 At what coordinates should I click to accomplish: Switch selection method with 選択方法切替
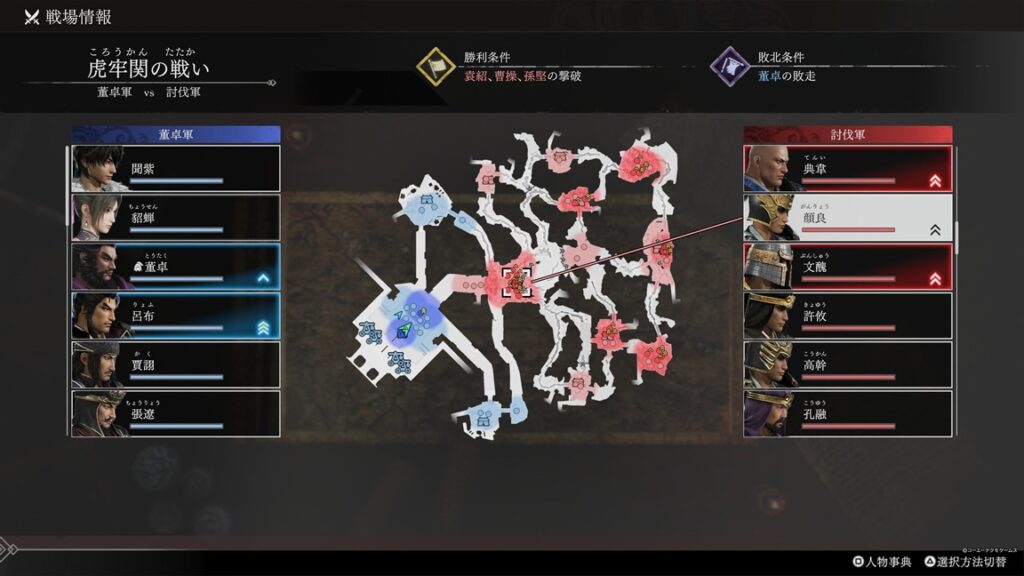(967, 562)
